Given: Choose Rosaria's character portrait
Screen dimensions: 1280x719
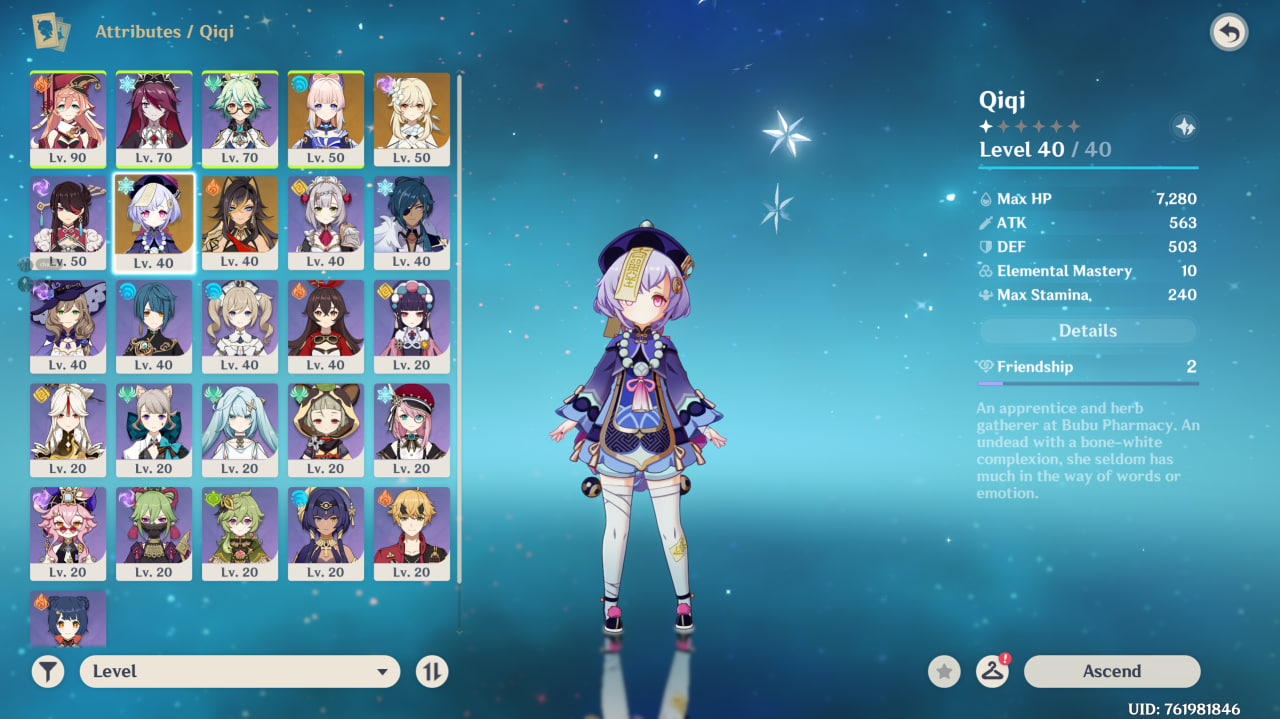Looking at the screenshot, I should click(x=154, y=118).
